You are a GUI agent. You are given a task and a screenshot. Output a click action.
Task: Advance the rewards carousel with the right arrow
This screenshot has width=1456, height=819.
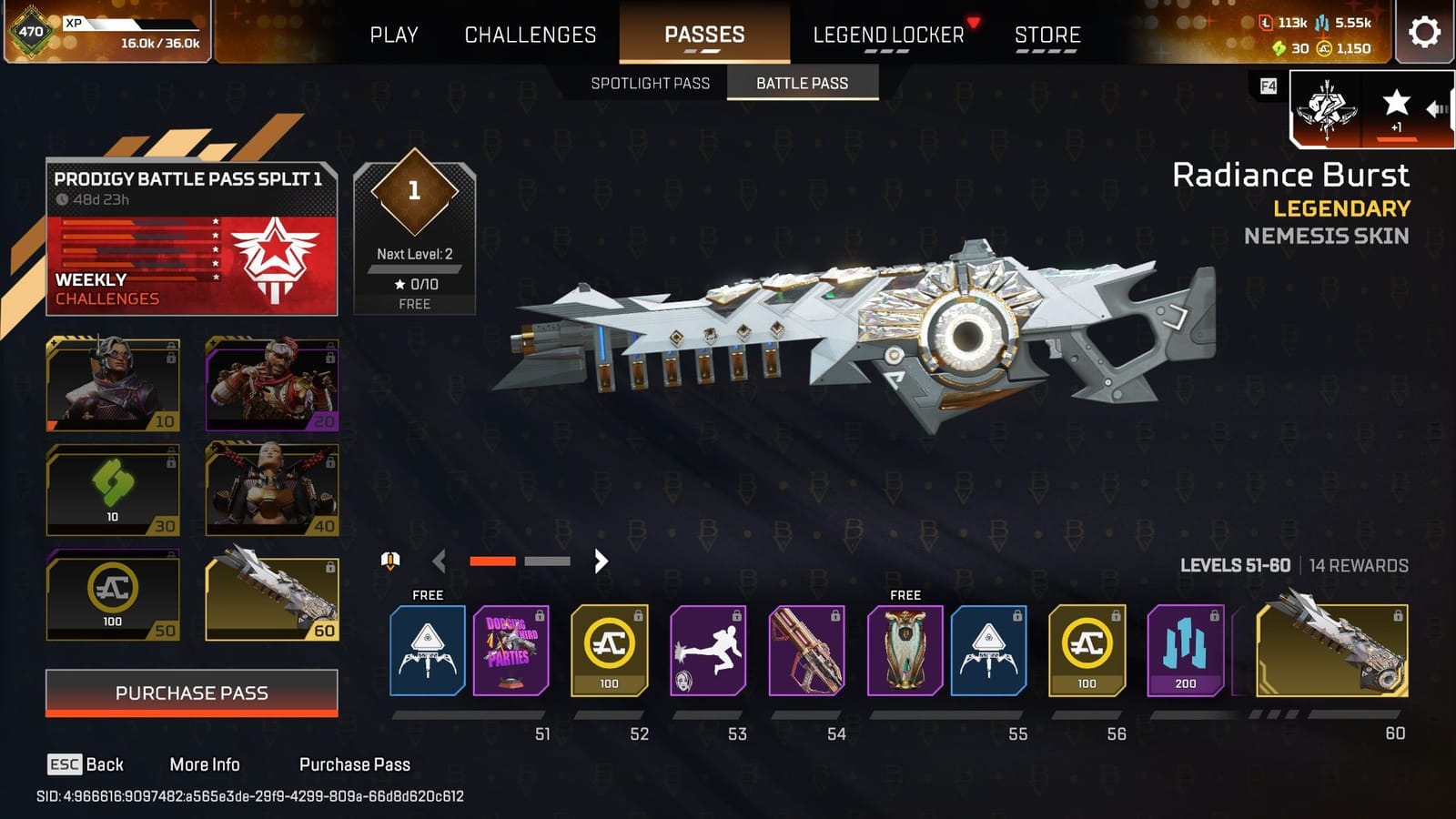[599, 561]
